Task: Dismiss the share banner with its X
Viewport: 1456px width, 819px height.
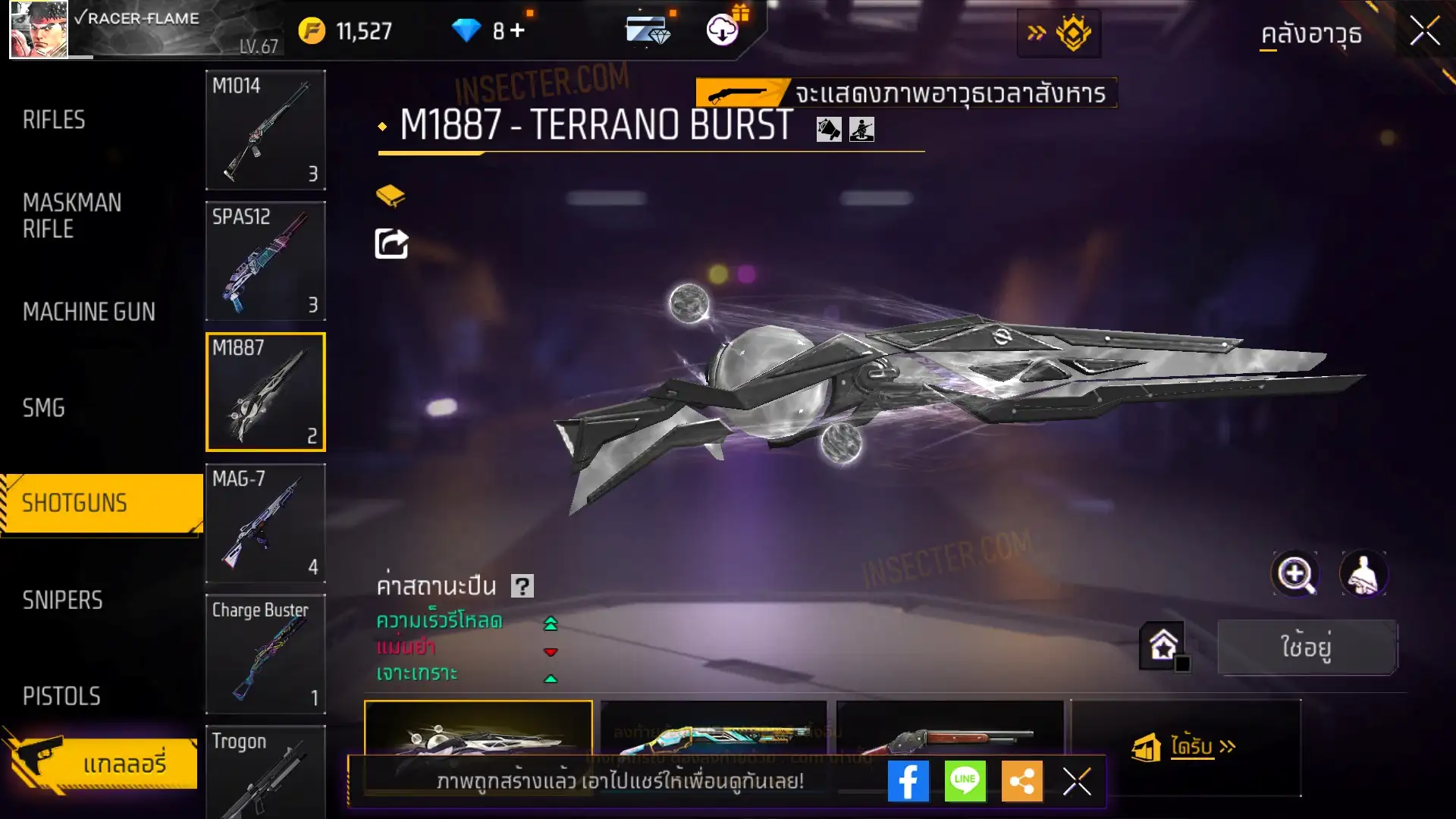Action: coord(1076,781)
